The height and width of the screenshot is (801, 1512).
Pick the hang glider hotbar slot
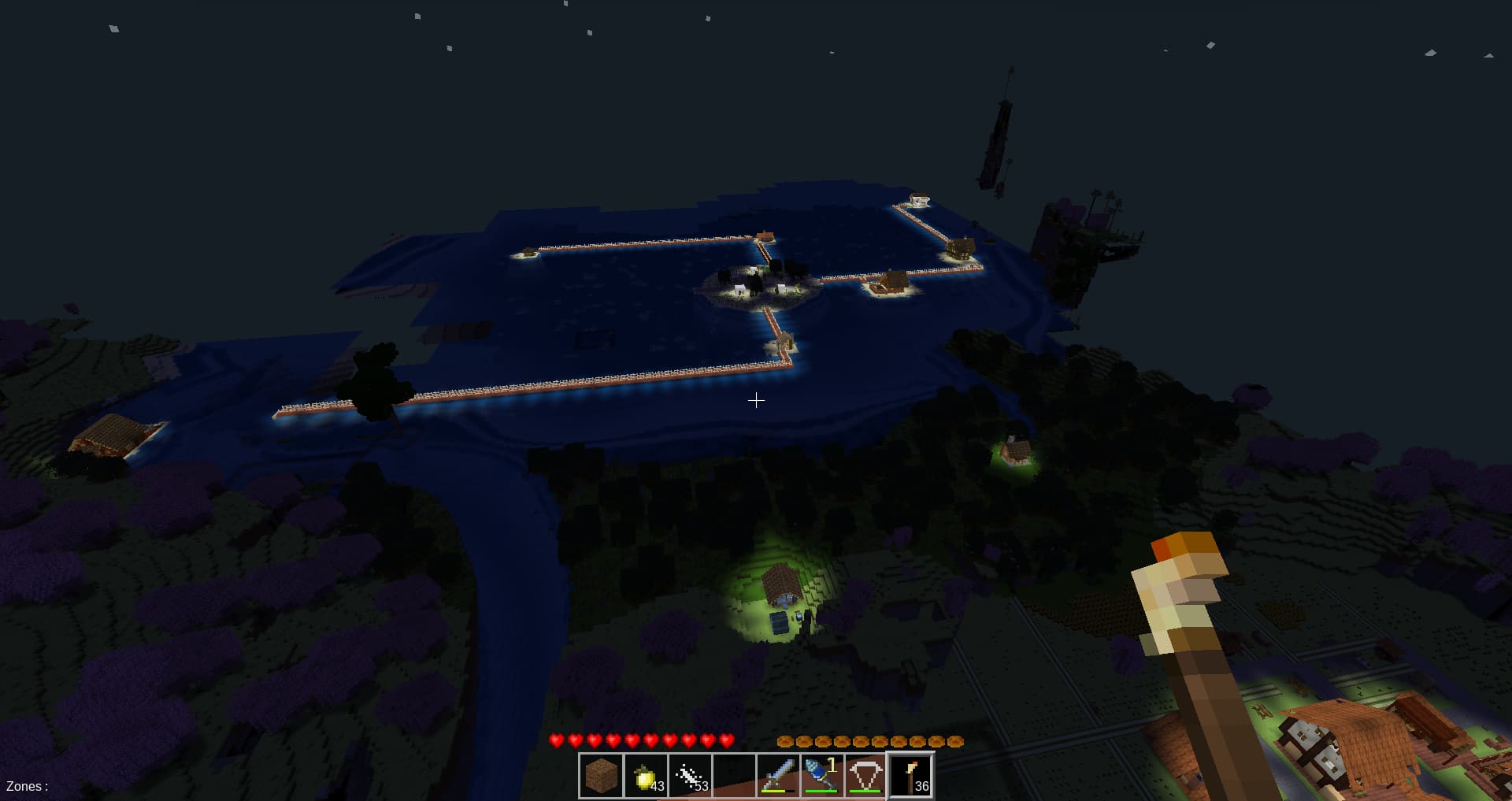click(865, 776)
